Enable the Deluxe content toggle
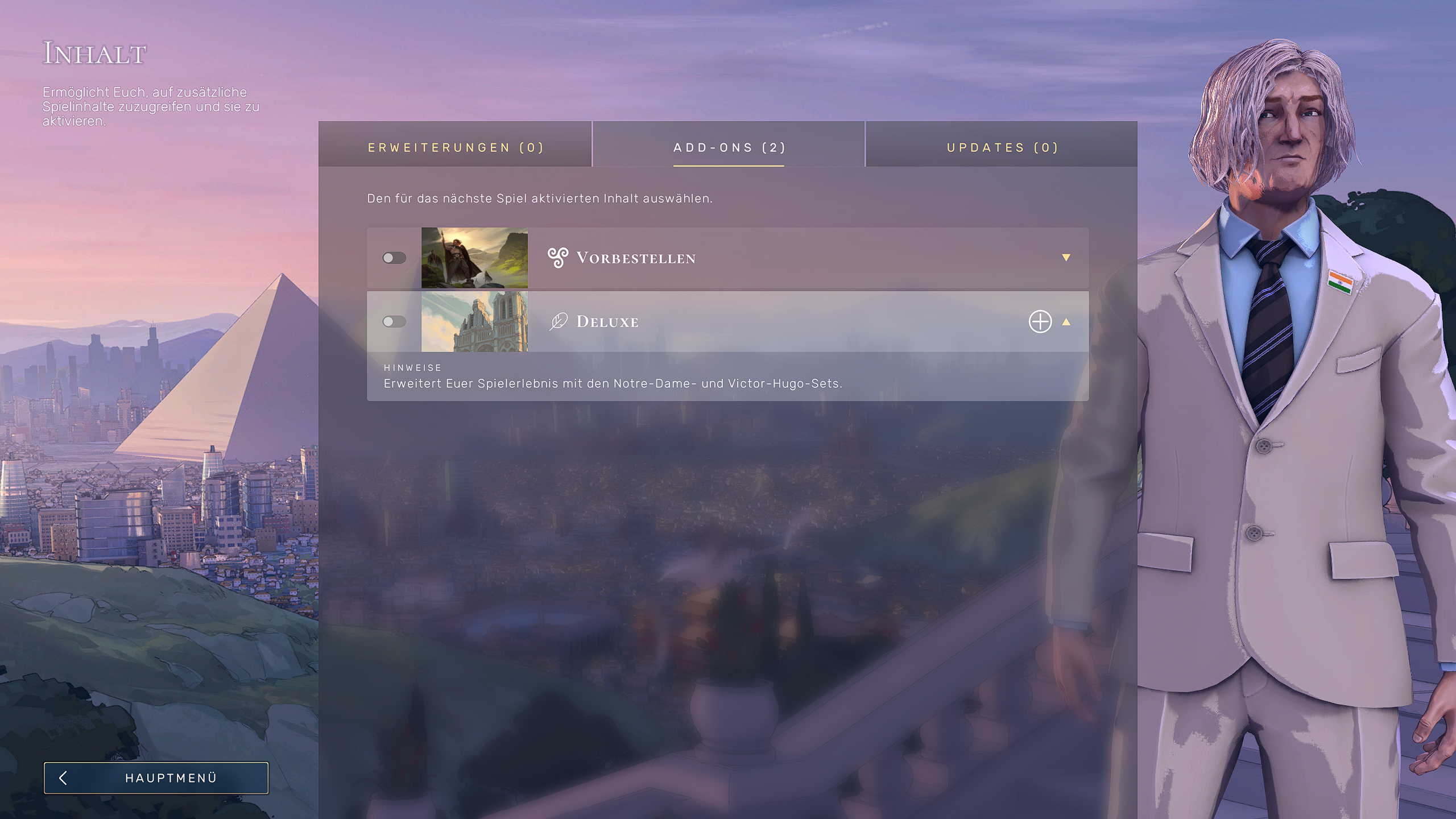 395,321
